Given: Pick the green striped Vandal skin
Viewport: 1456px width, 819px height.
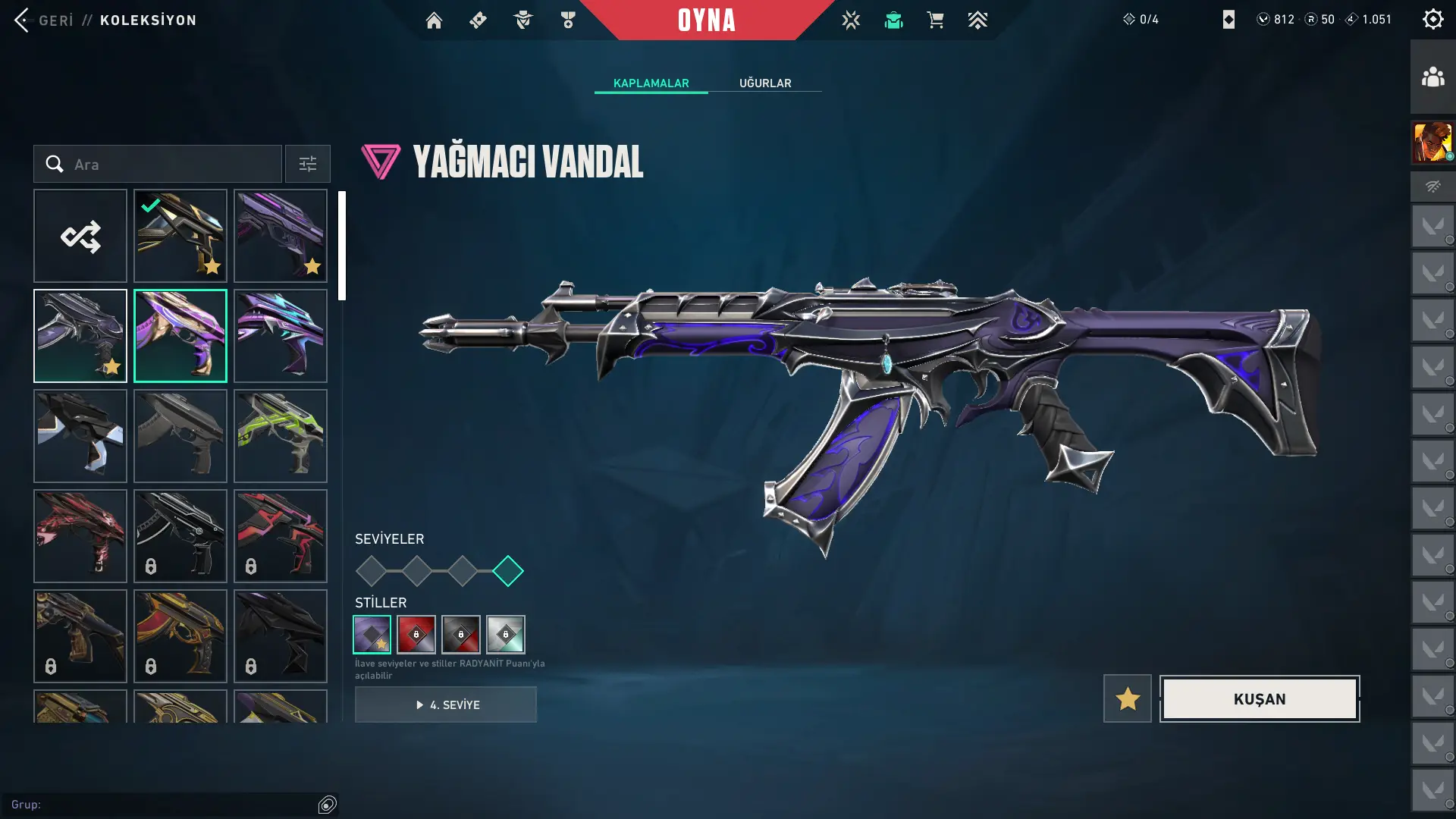Looking at the screenshot, I should point(281,436).
